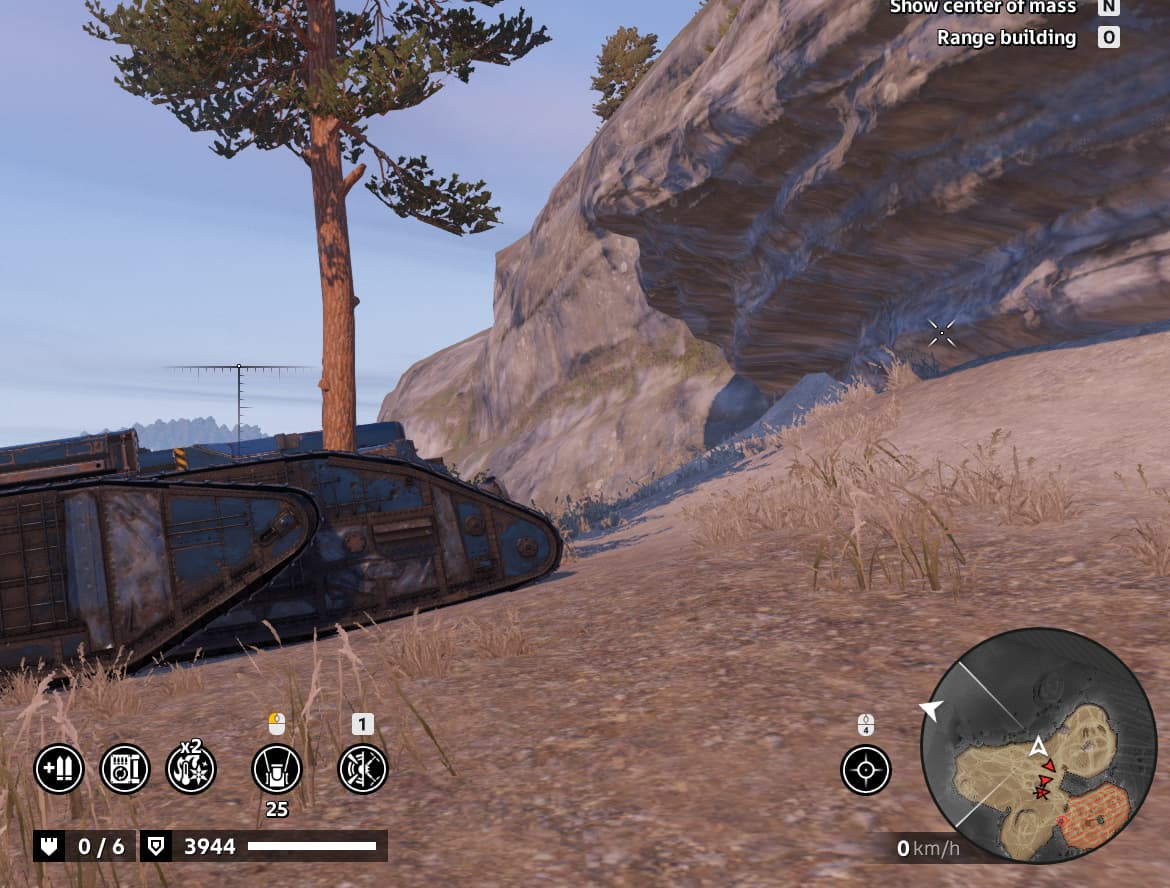
Task: Fire the weapon icon showing 25 ammo
Action: point(277,769)
